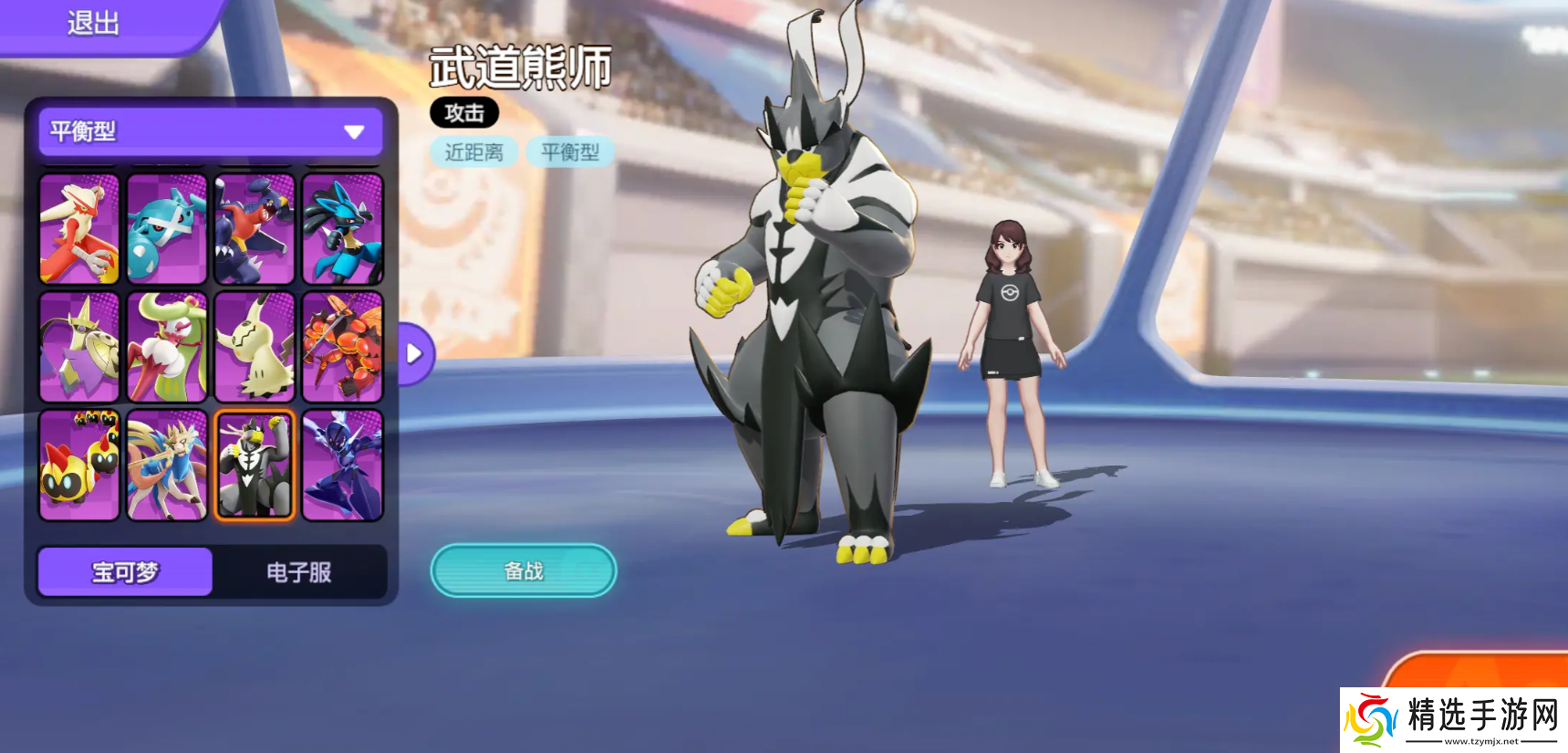
Task: Pick Lucario from the roster
Action: tap(342, 229)
